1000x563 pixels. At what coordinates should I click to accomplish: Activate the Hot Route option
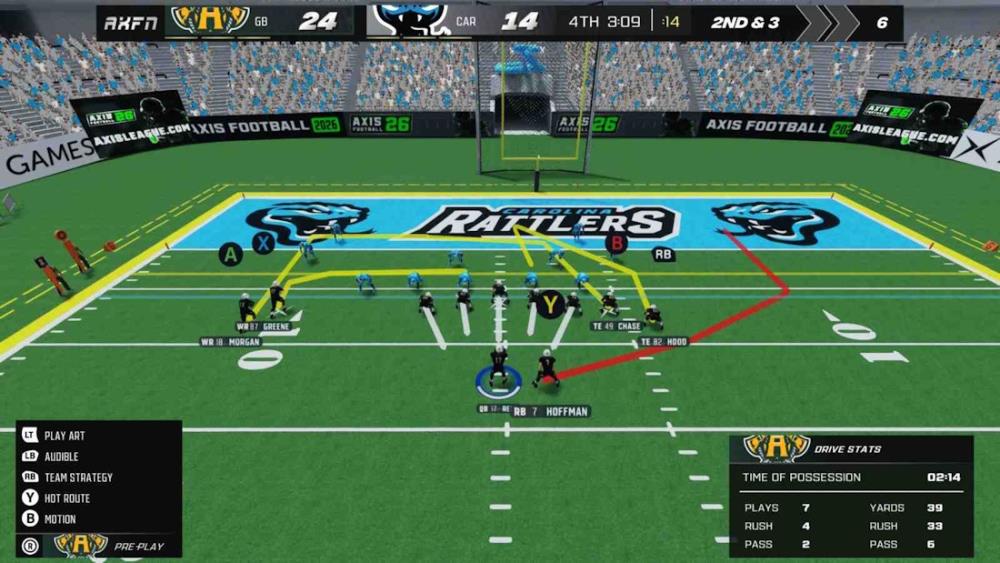pos(66,498)
